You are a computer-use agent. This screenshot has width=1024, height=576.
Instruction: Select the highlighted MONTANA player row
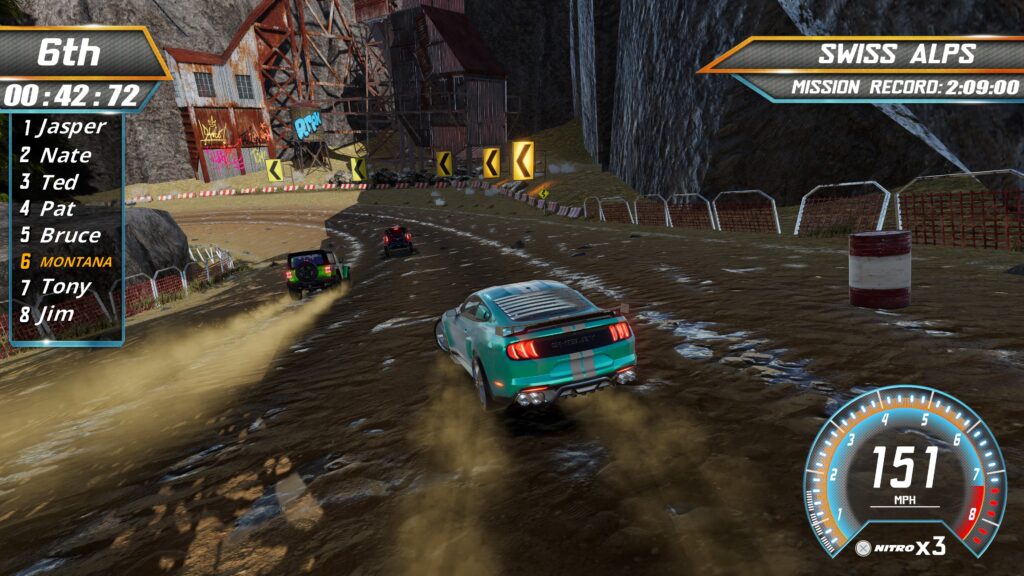[66, 261]
